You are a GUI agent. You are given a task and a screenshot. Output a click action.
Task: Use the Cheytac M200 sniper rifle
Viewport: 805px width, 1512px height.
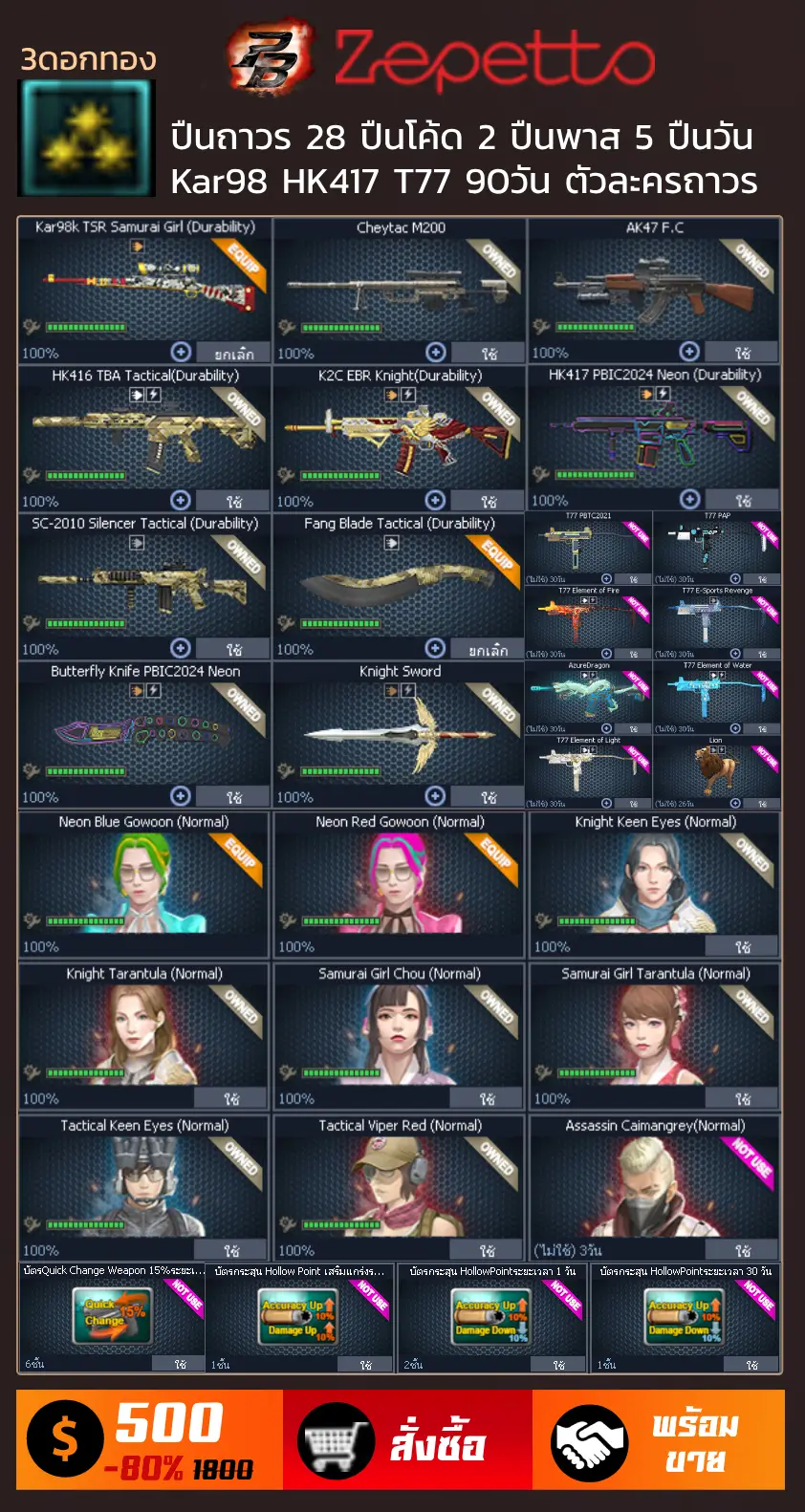tap(488, 353)
